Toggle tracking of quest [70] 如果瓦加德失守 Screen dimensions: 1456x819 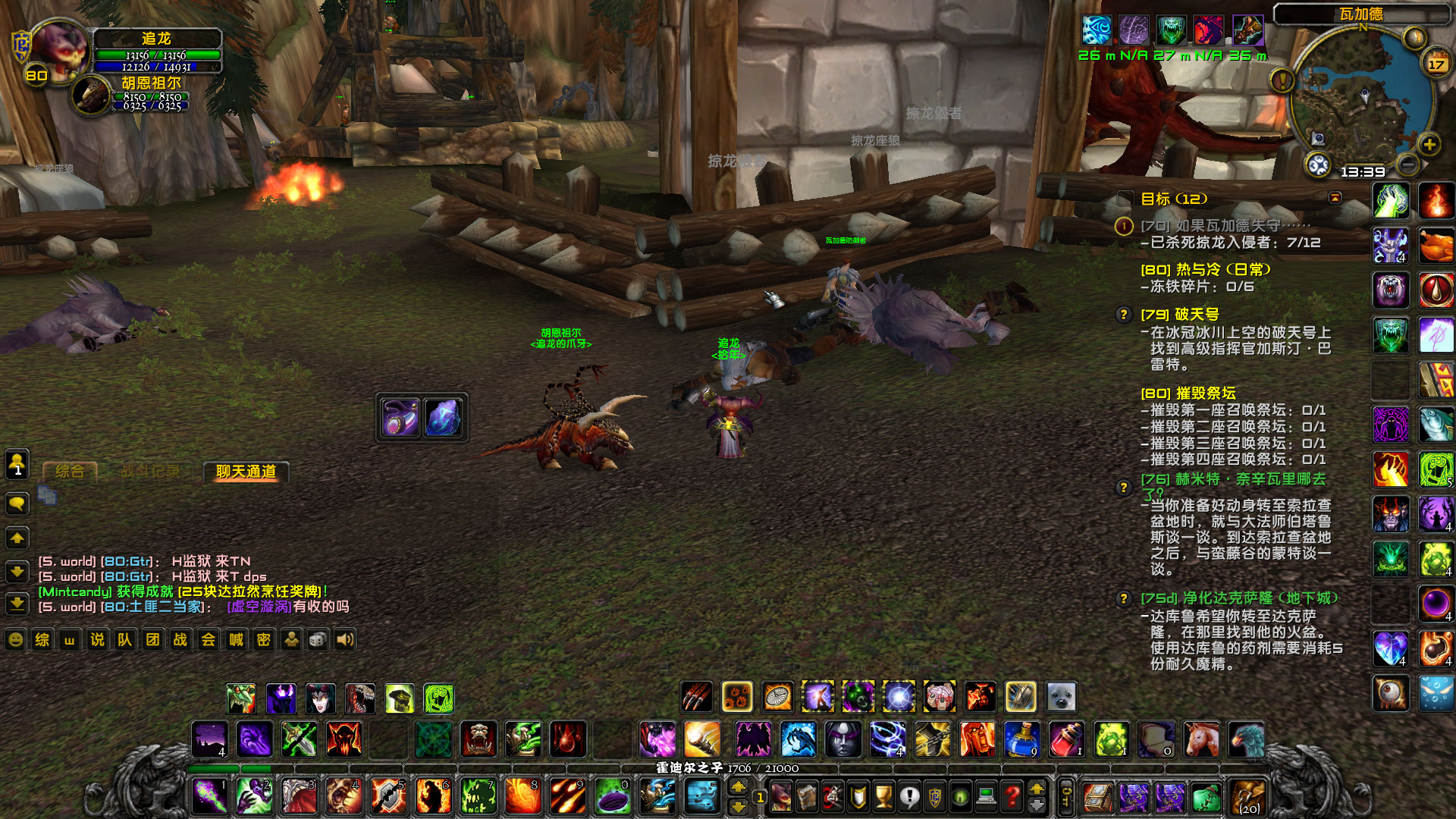pyautogui.click(x=1125, y=224)
